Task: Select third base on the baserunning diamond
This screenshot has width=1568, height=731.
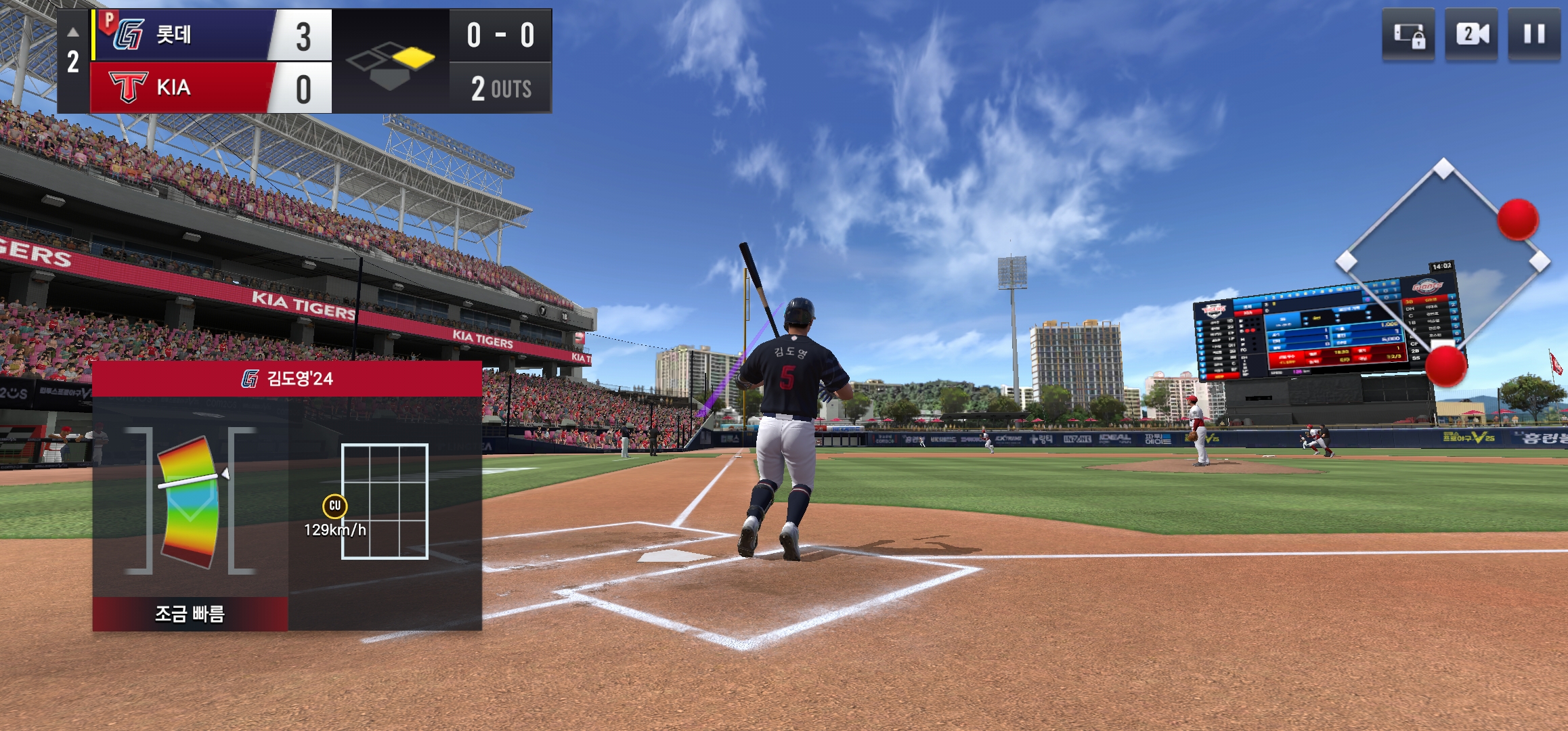Action: tap(1346, 261)
